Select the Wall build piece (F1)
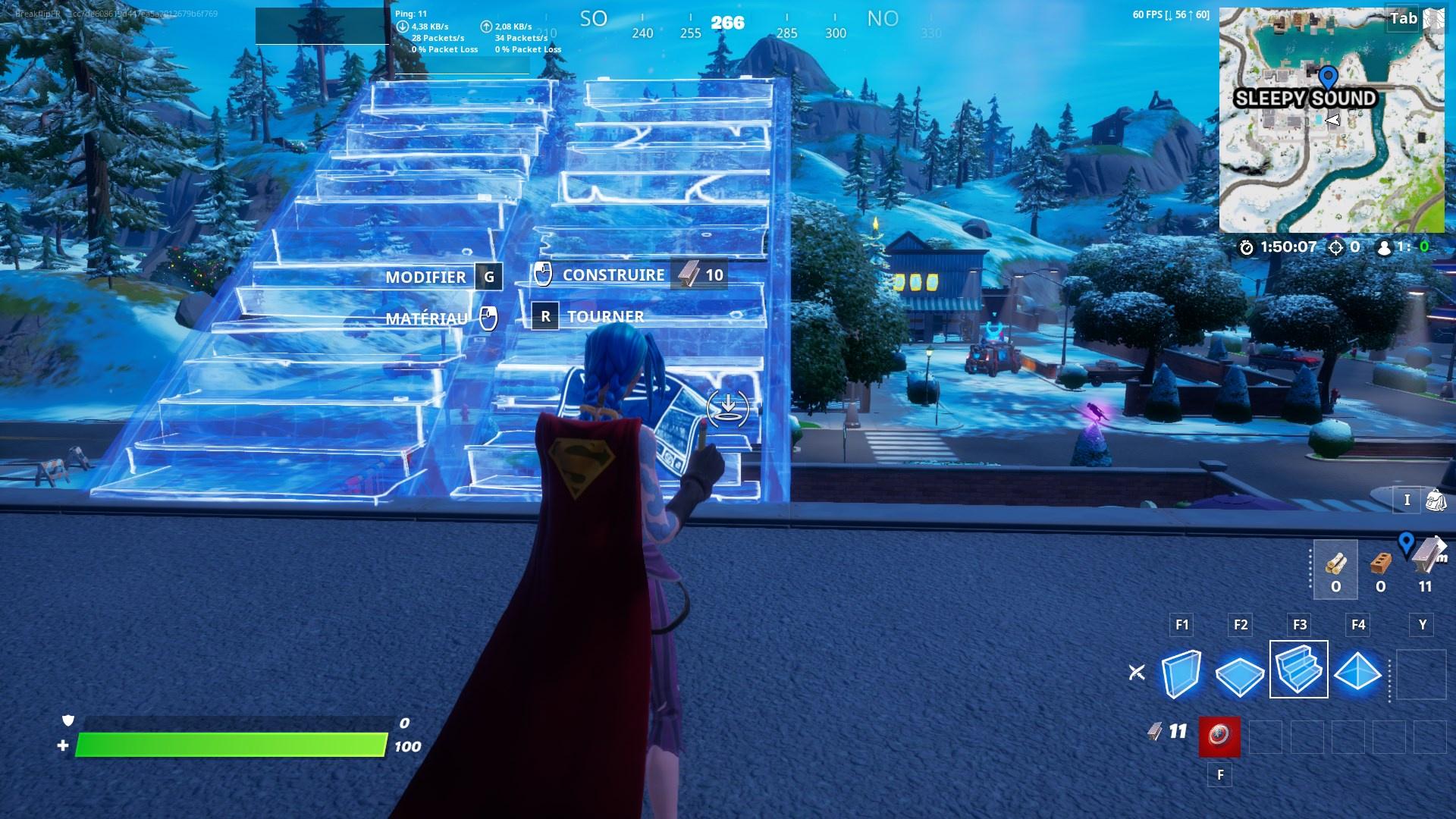Screen dimensions: 1456x819 point(1181,673)
